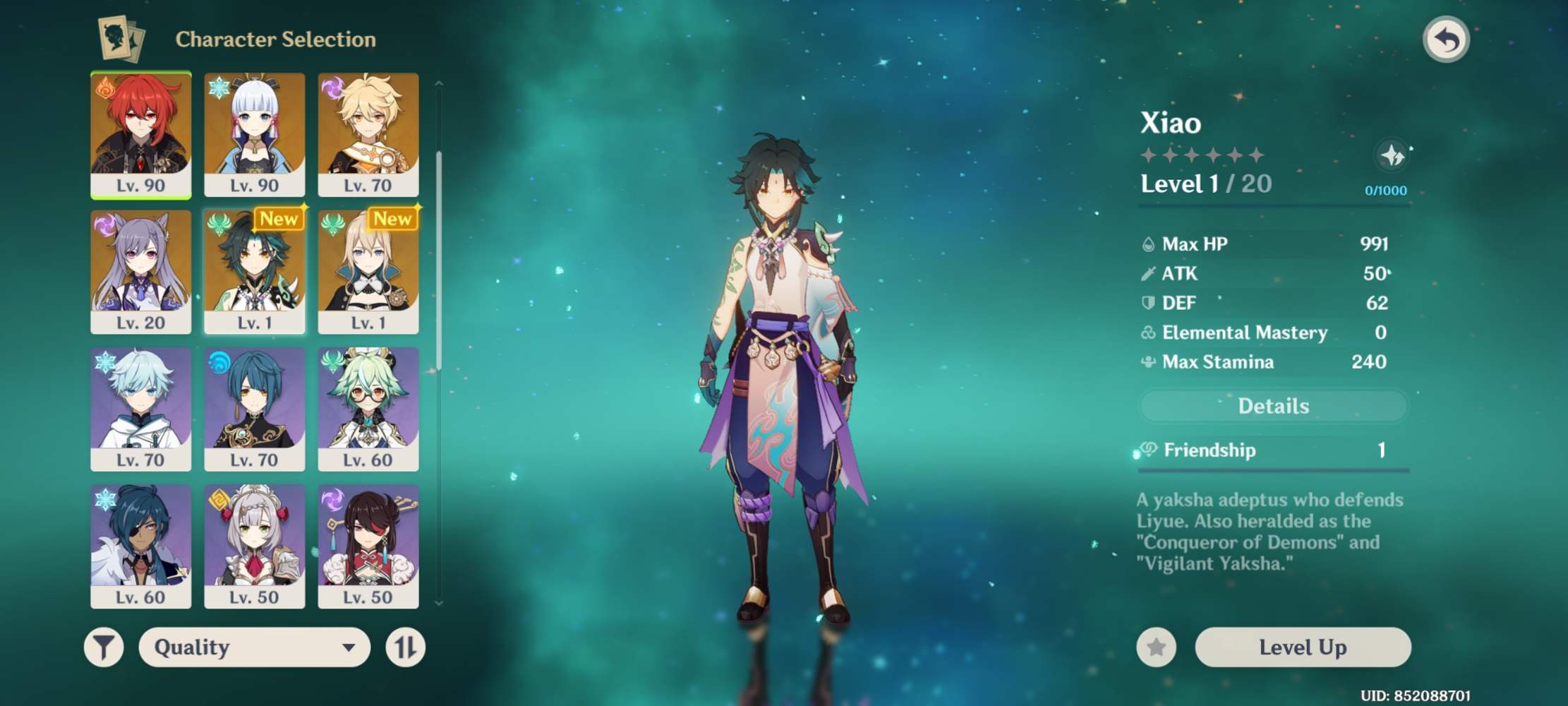1568x706 pixels.
Task: Click the Elemental Mastery icon
Action: (x=1149, y=332)
